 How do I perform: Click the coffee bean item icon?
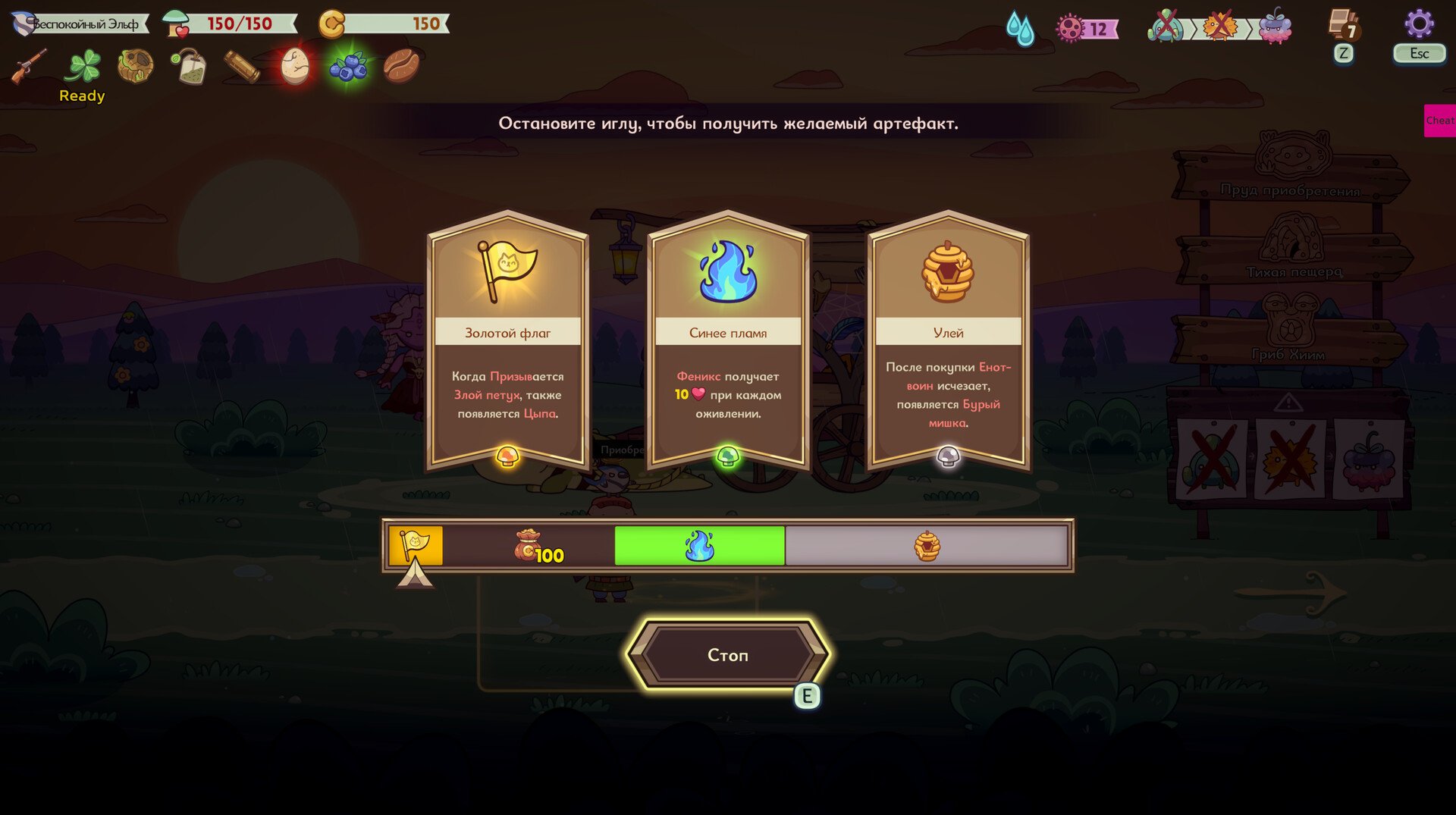[400, 67]
